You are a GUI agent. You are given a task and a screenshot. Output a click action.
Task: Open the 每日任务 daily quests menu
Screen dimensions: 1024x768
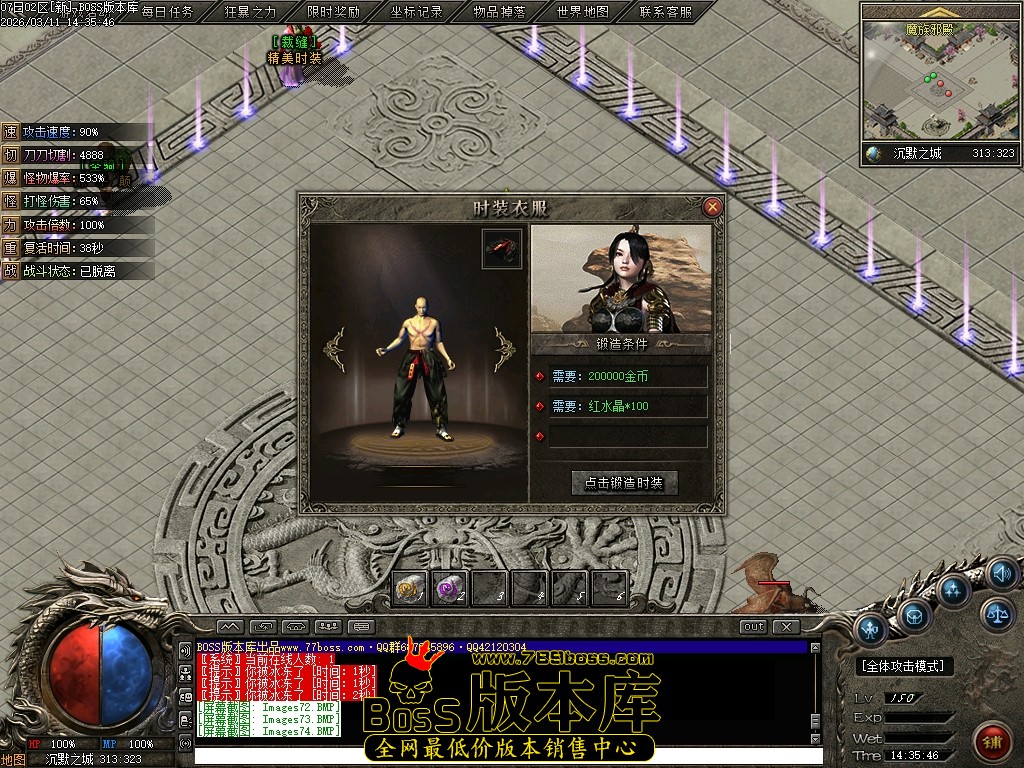click(167, 12)
